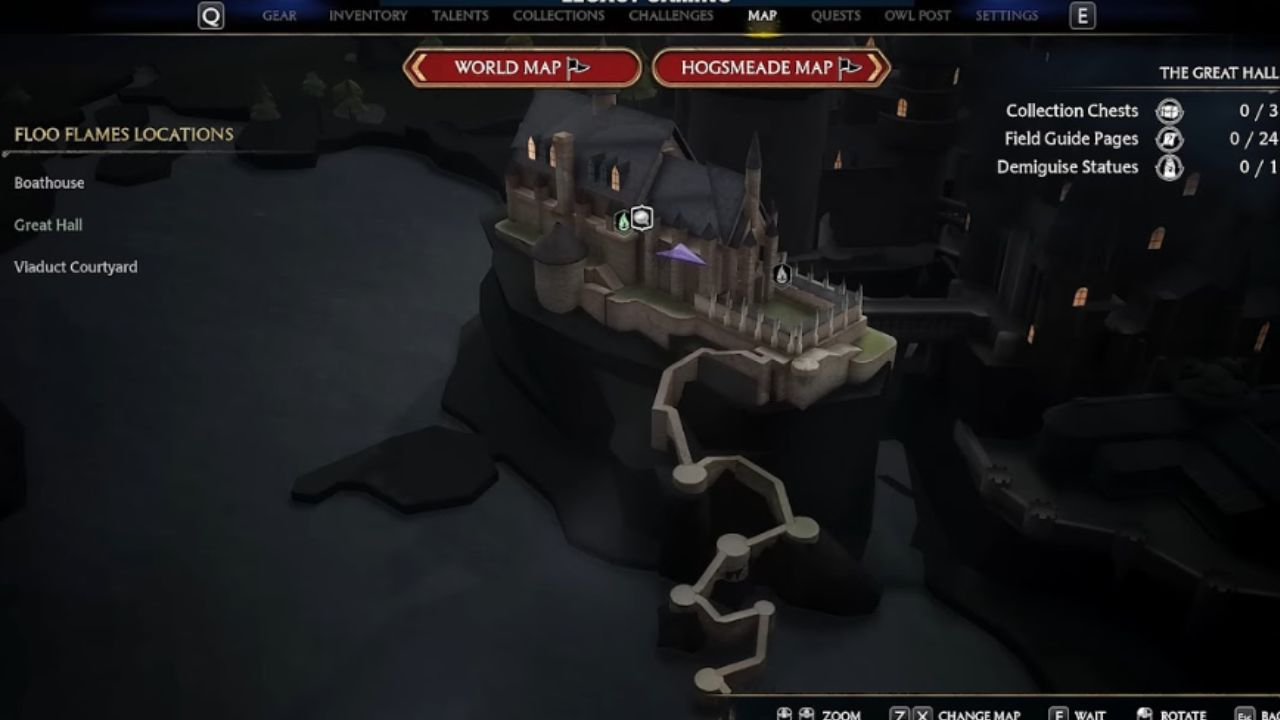Image resolution: width=1280 pixels, height=720 pixels.
Task: Click the Q shortcut key badge
Action: [209, 16]
